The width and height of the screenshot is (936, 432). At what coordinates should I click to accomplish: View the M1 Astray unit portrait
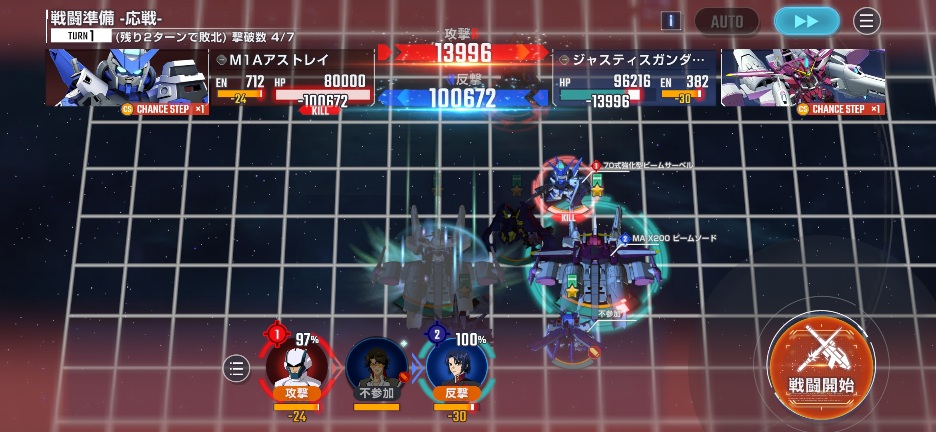(126, 77)
